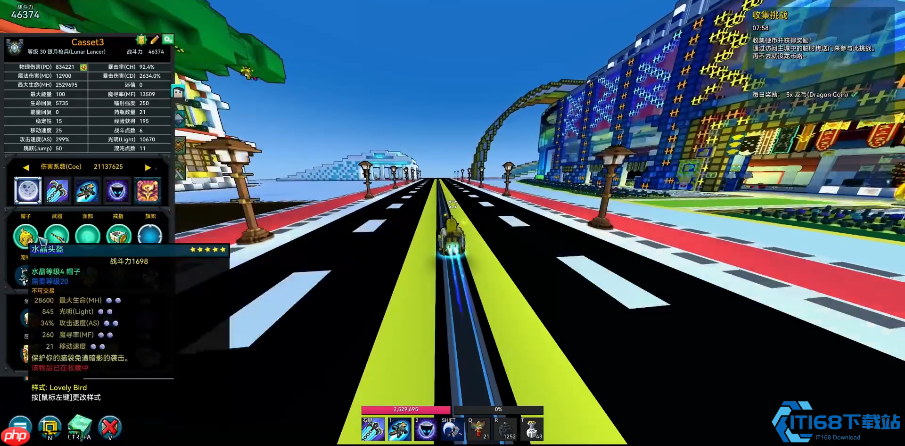Activate the dark mask skill in hotbar

[427, 428]
